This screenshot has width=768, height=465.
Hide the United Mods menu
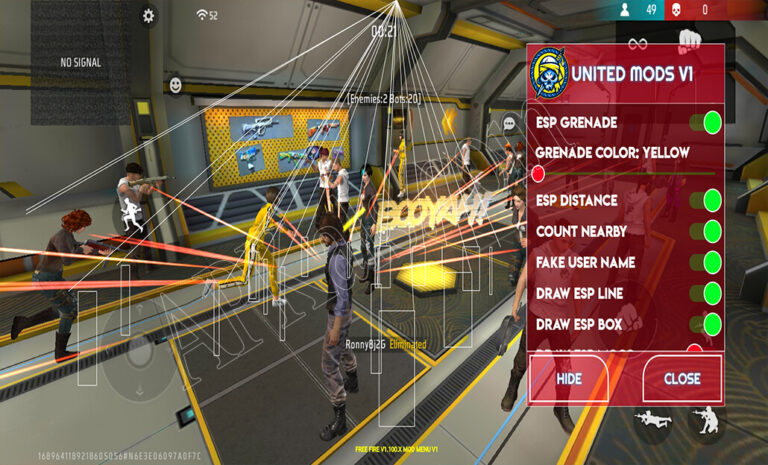[x=569, y=379]
